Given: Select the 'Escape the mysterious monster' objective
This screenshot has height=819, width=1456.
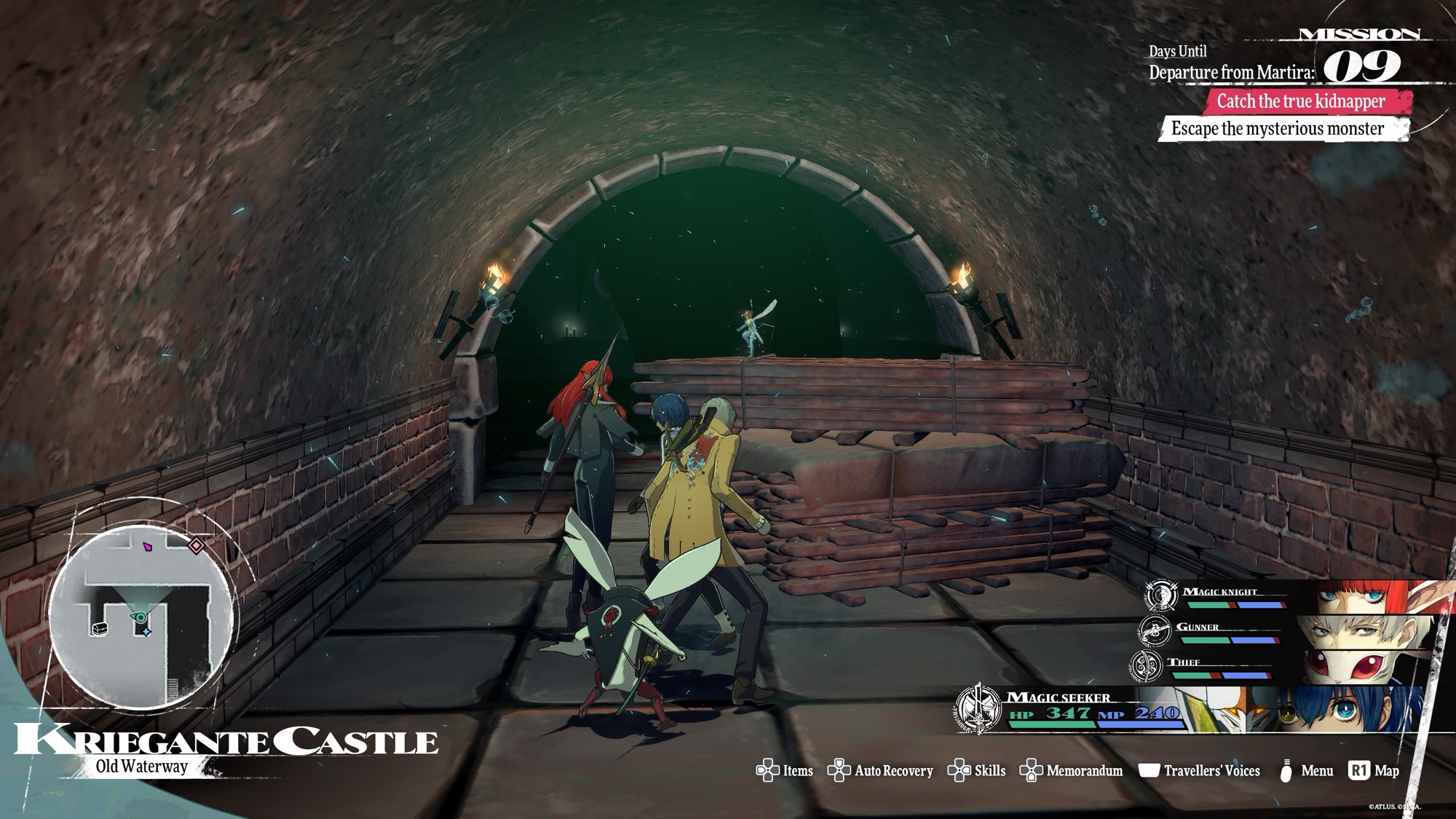Looking at the screenshot, I should coord(1278,129).
